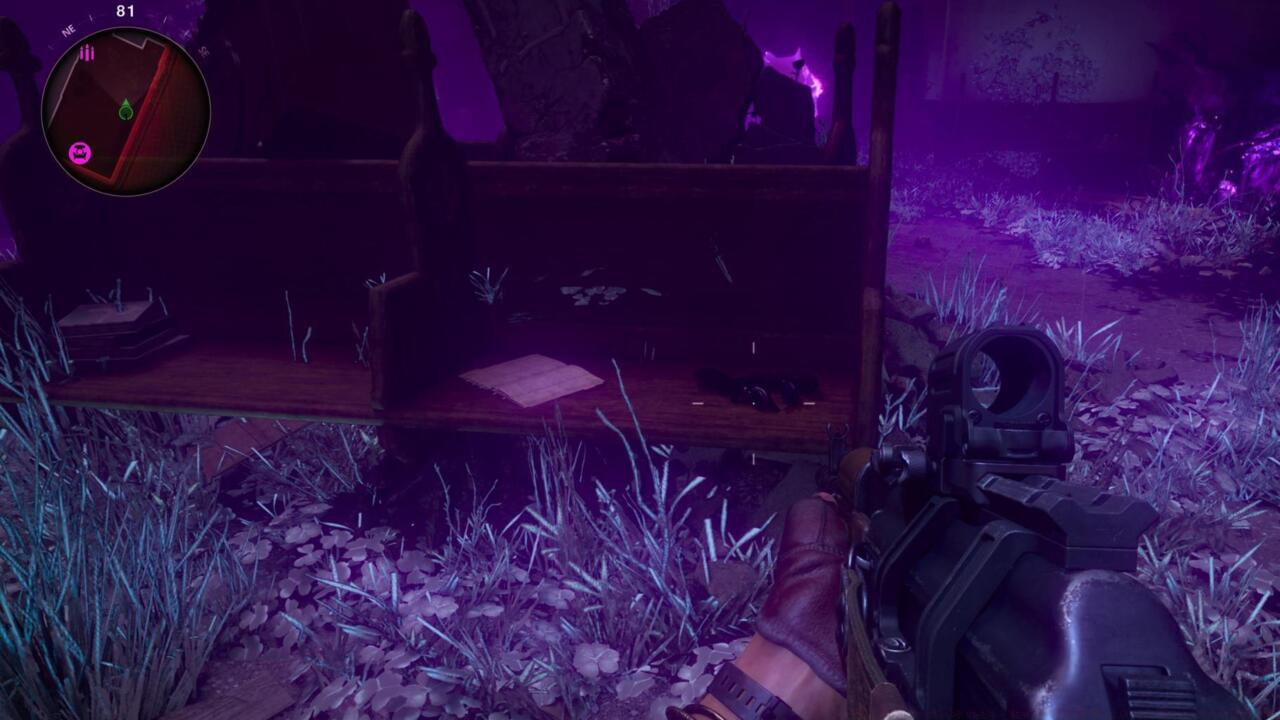Click the pink creature icon on the minimap

[80, 151]
